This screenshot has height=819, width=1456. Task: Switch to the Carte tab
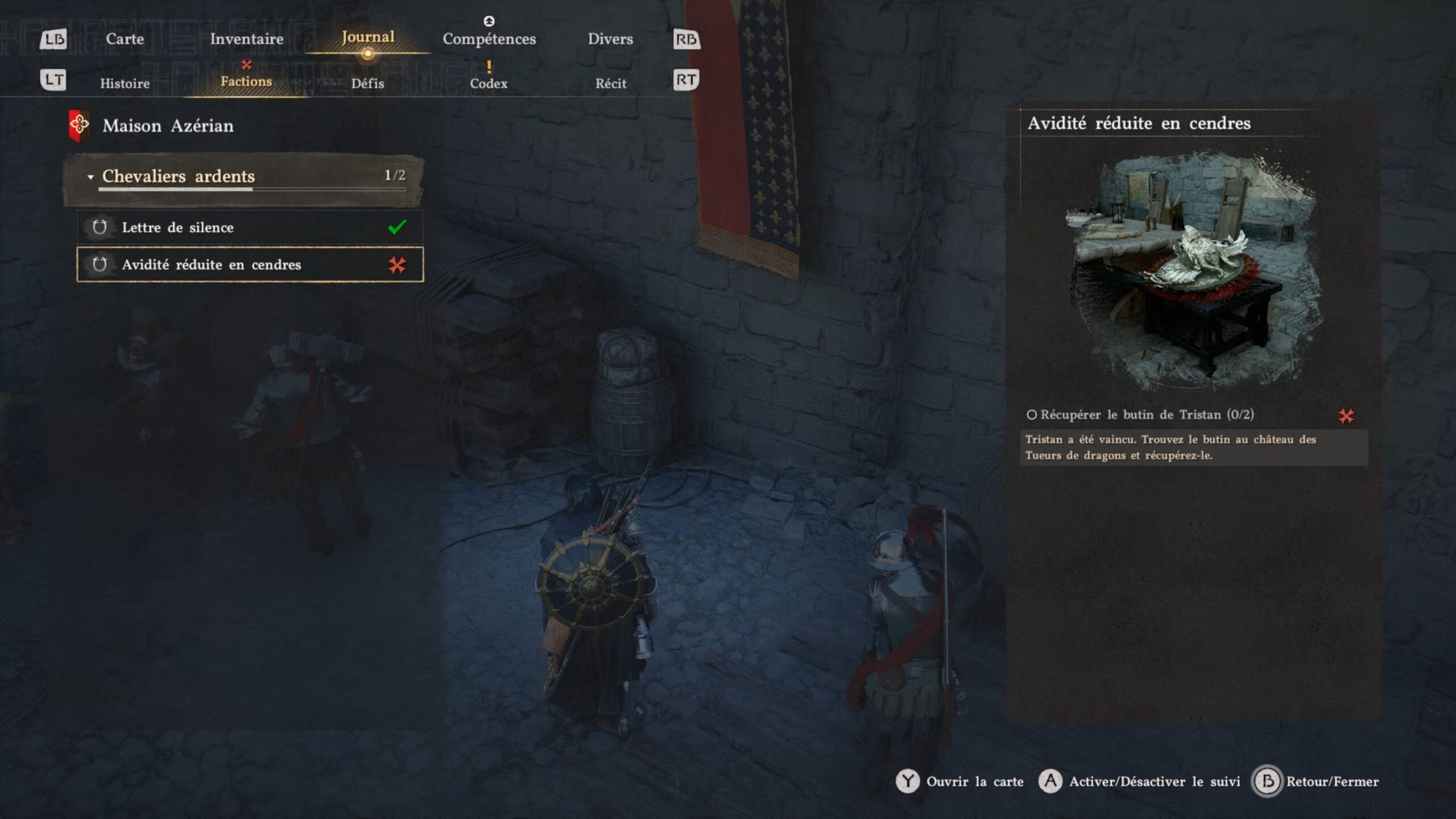[125, 39]
